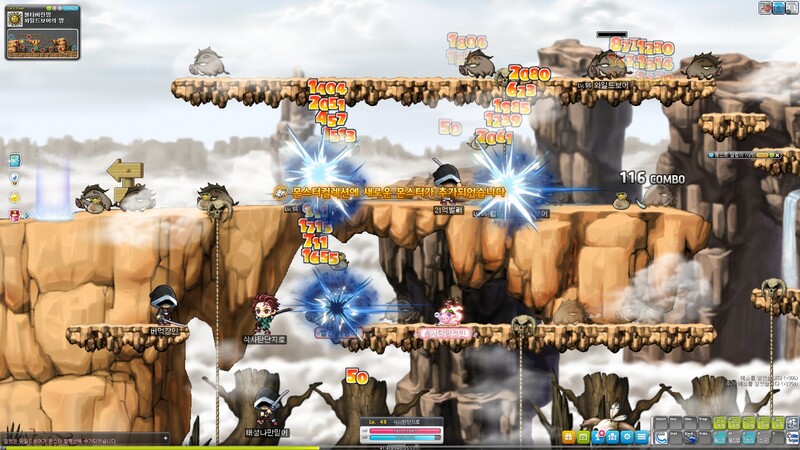800x450 pixels.
Task: Click the minimap in the corner
Action: tap(42, 44)
